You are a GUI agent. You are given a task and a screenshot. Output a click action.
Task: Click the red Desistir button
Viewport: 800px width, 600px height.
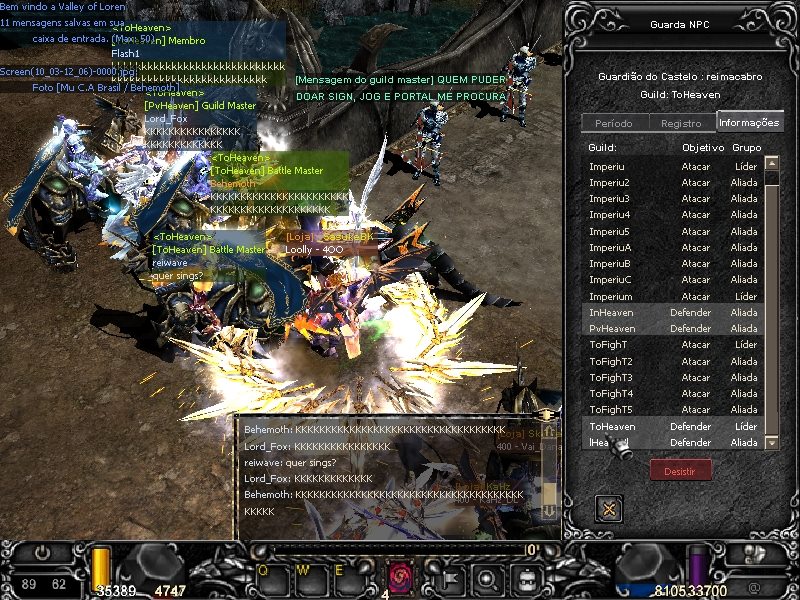pyautogui.click(x=680, y=470)
